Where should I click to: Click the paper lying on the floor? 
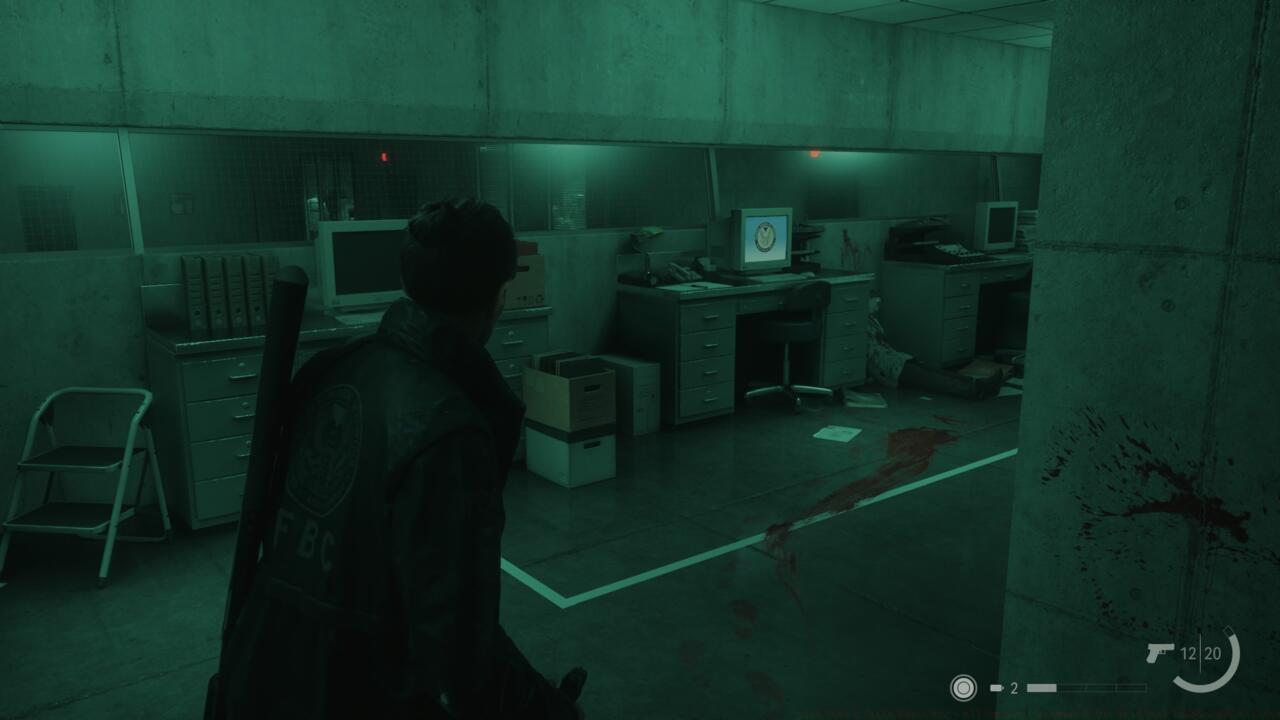pos(835,432)
